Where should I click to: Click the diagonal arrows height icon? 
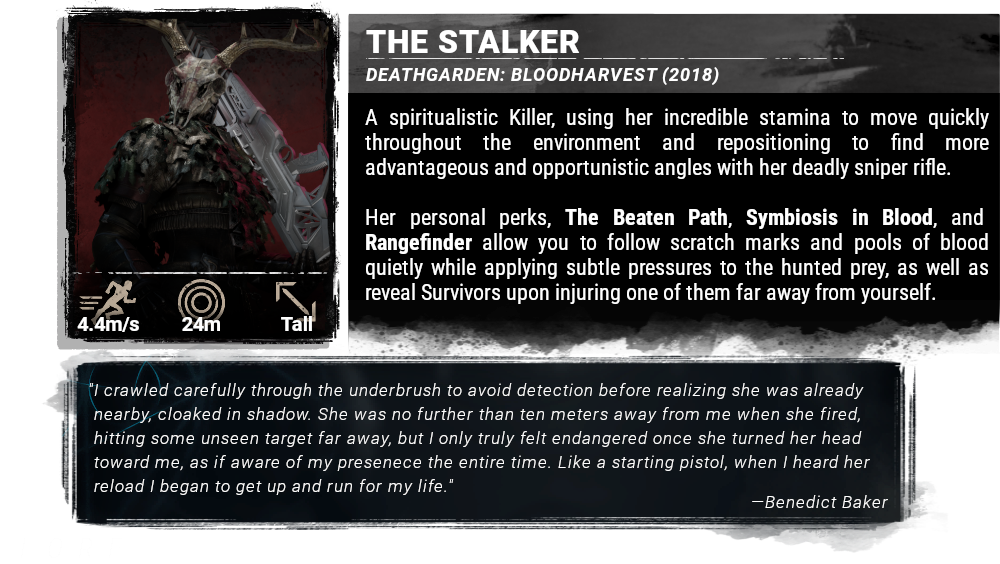pos(296,300)
